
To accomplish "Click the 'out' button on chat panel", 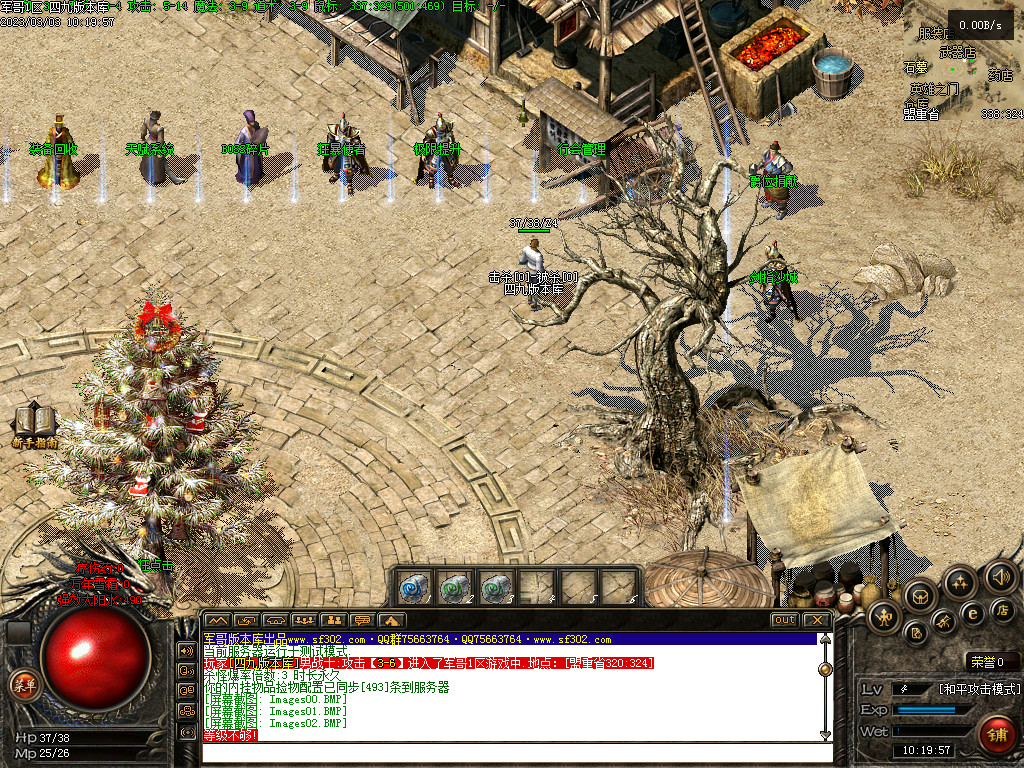I will (x=785, y=620).
